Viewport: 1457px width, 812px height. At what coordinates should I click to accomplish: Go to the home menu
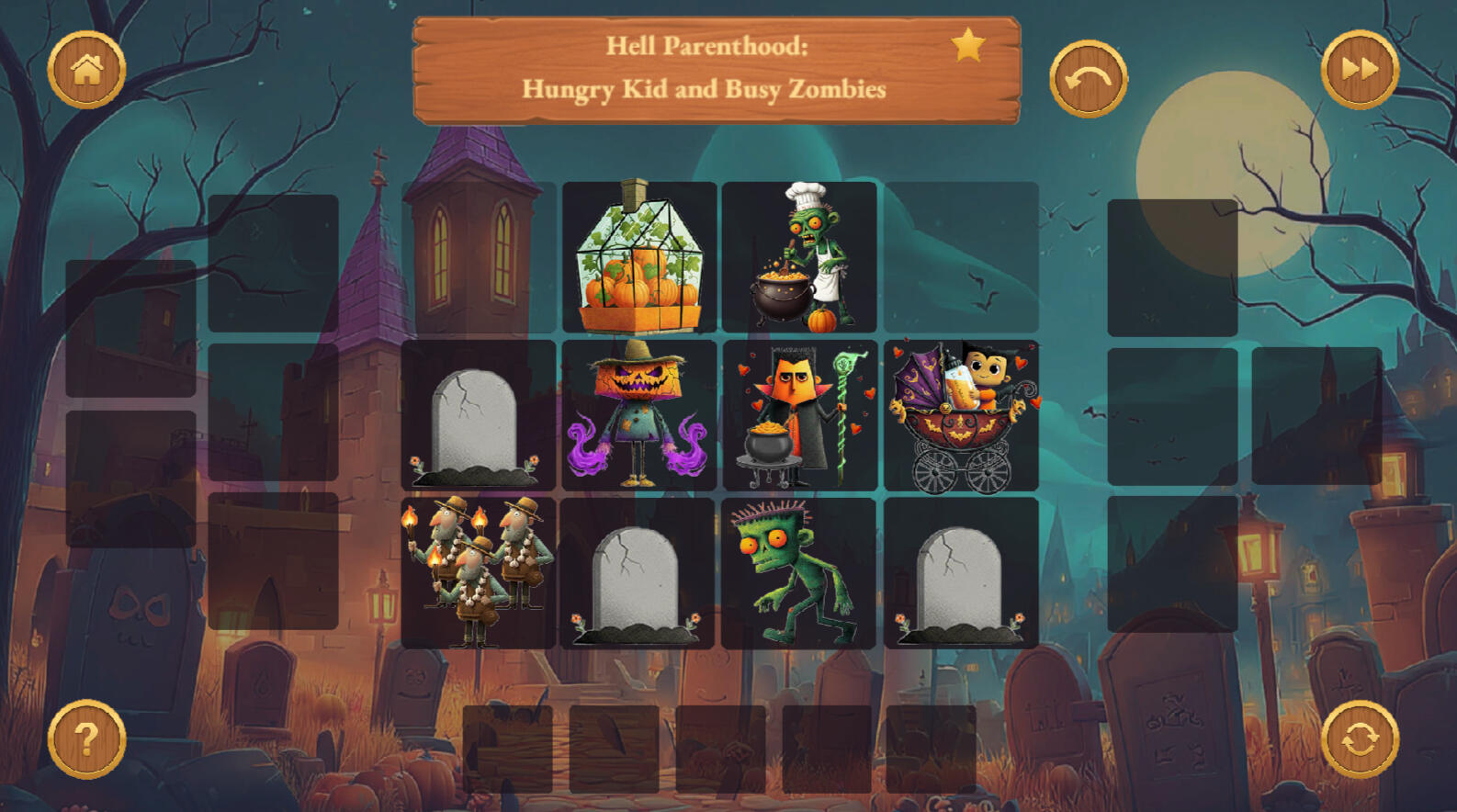86,70
